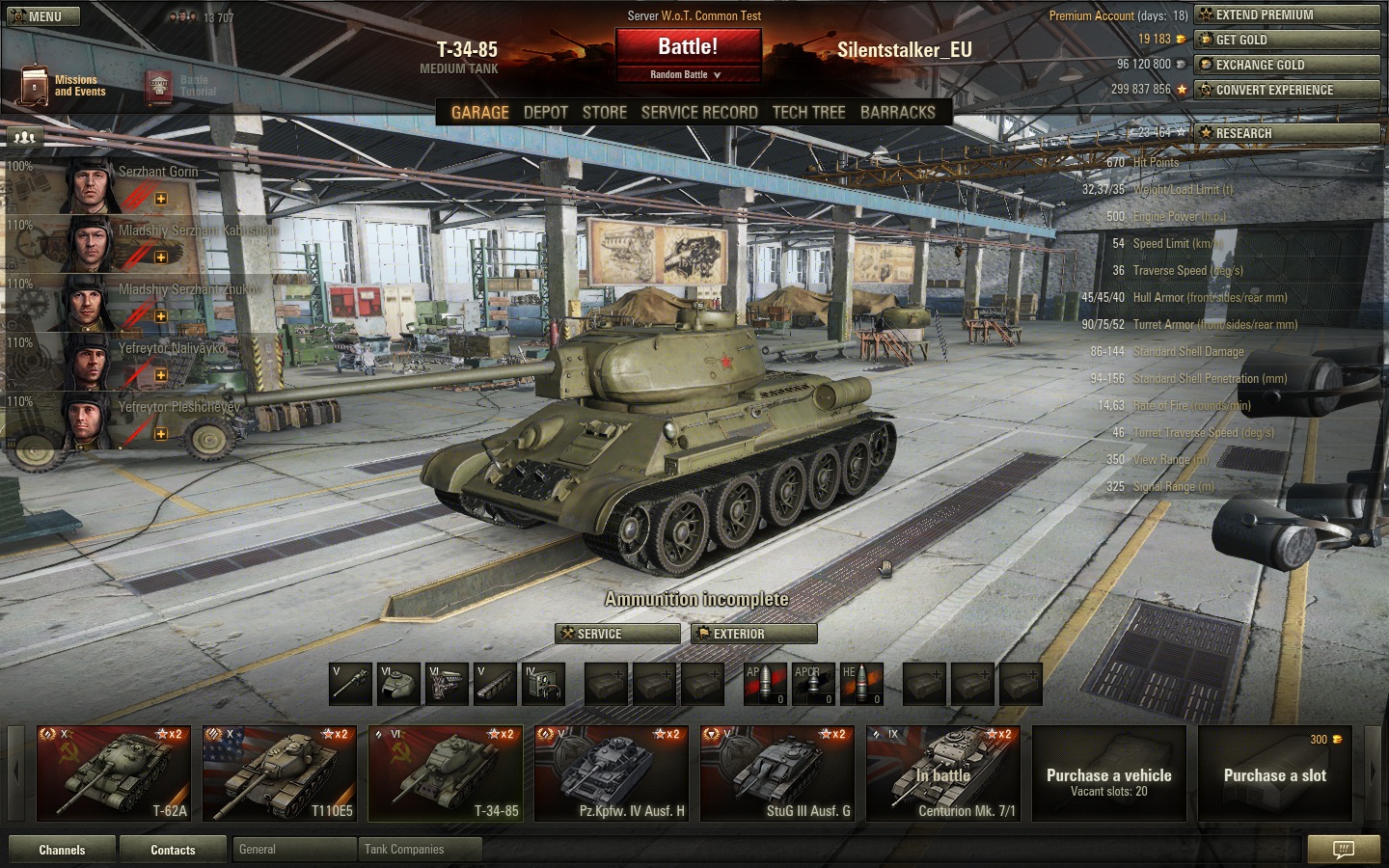
Task: Open the Random Battle mode dropdown
Action: 686,74
